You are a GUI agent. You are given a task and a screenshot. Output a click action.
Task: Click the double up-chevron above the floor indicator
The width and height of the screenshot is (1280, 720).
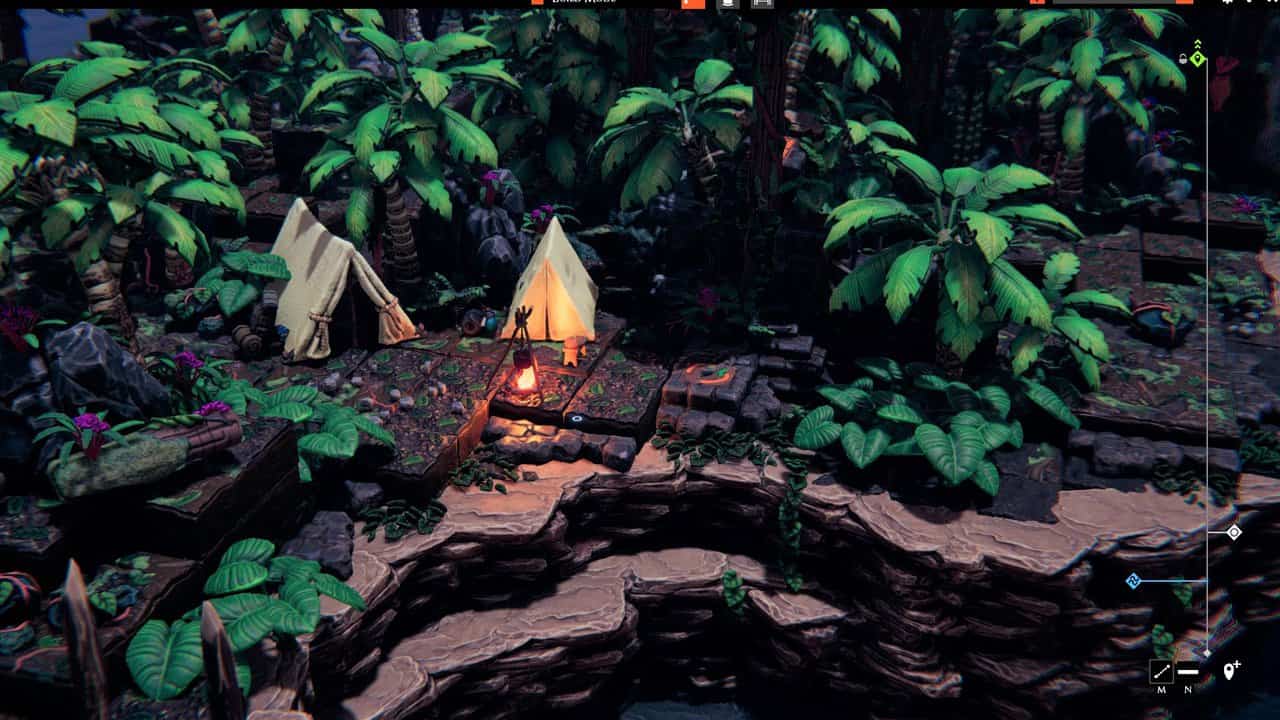pos(1198,43)
